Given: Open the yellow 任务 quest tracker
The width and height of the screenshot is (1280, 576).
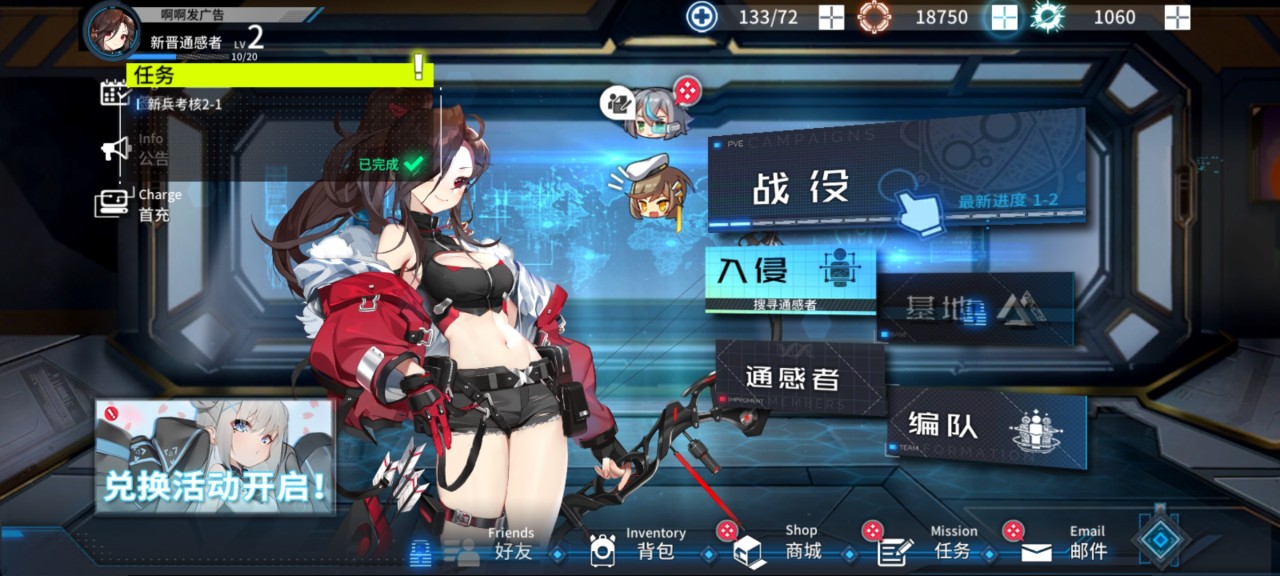Looking at the screenshot, I should [280, 74].
